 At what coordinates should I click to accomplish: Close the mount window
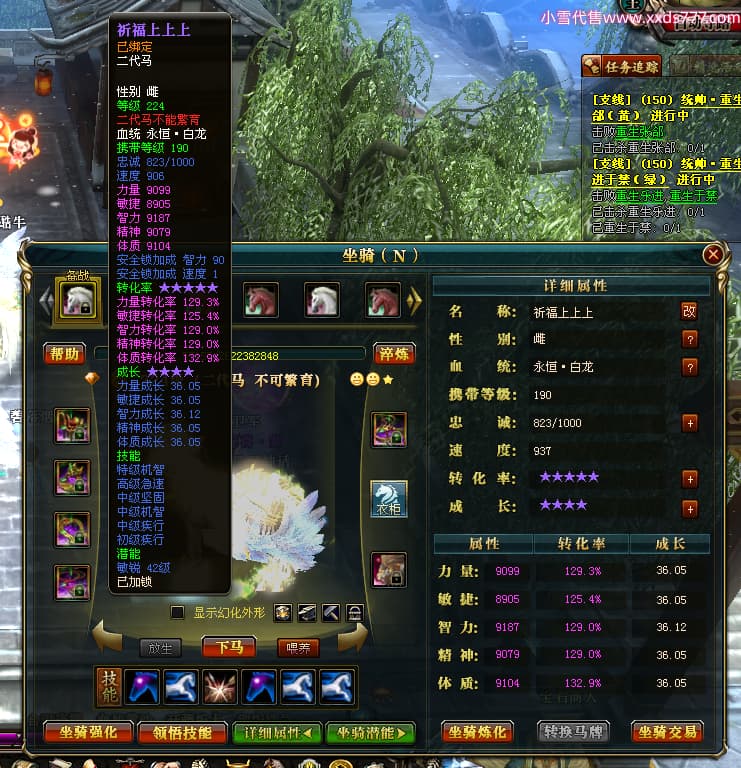(x=713, y=254)
